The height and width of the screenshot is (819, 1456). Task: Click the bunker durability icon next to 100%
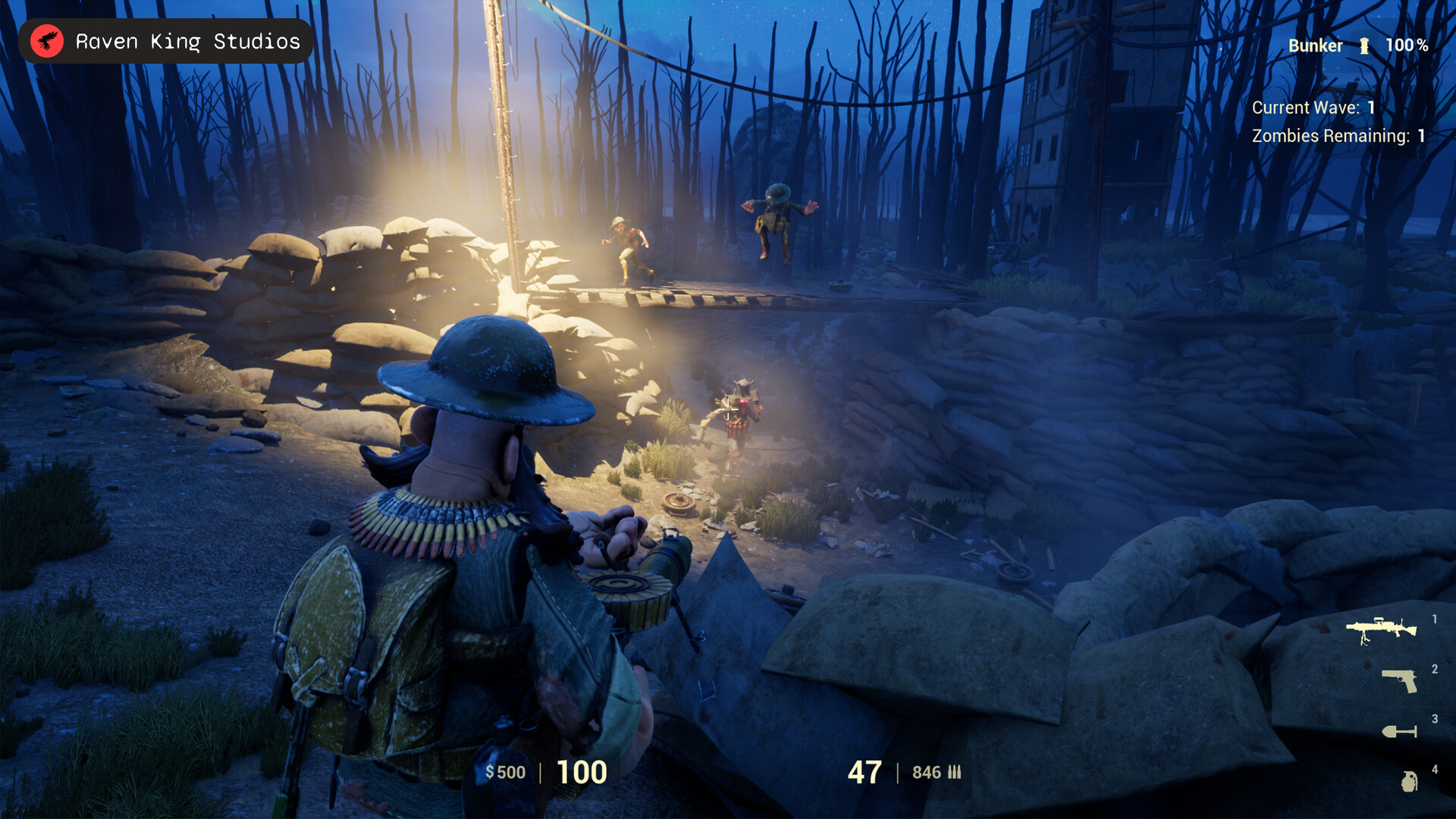point(1366,45)
